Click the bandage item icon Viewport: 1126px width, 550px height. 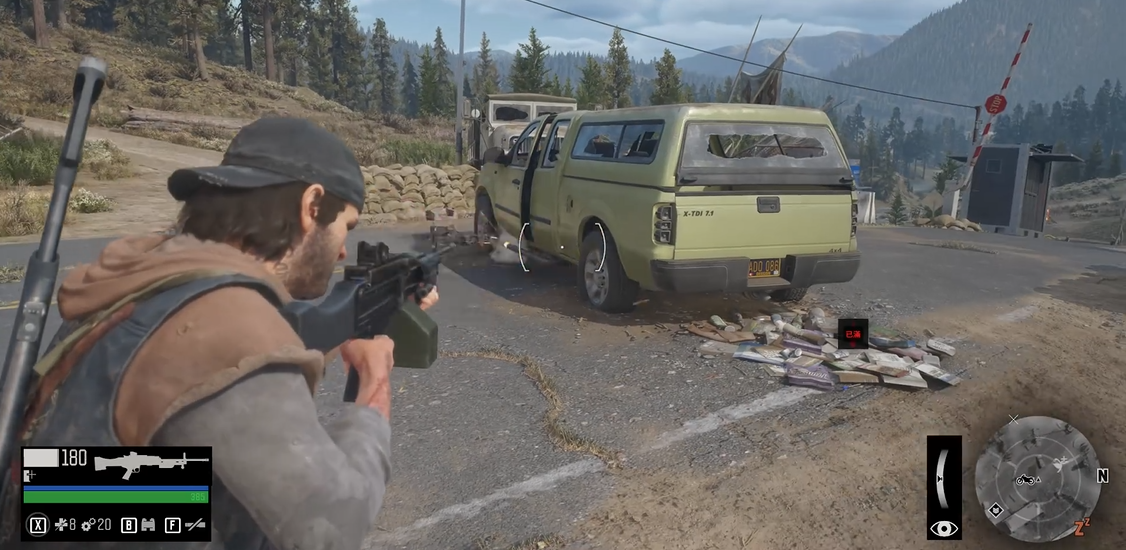(x=59, y=524)
